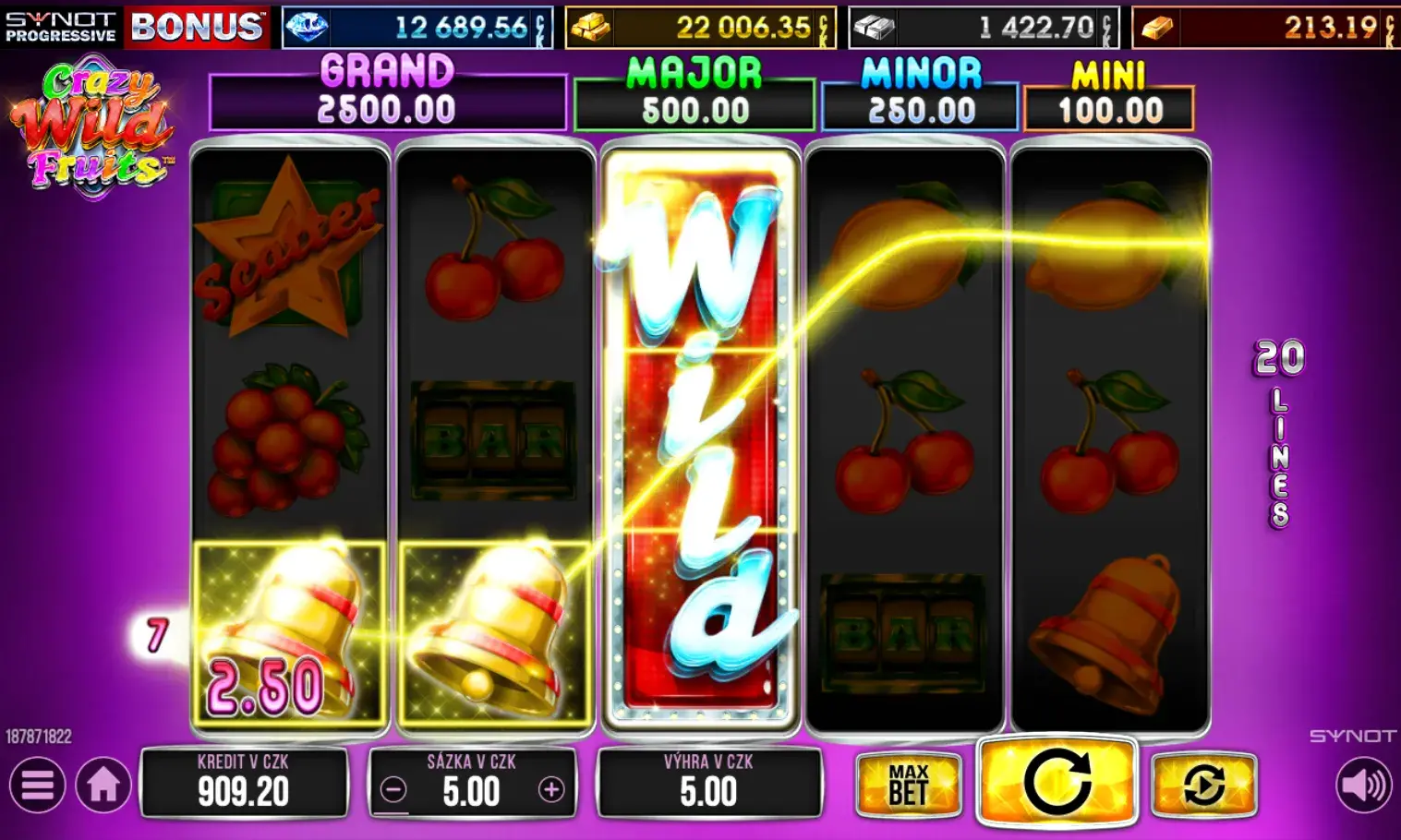
Task: Spin the reels with the yellow button
Action: (1057, 781)
